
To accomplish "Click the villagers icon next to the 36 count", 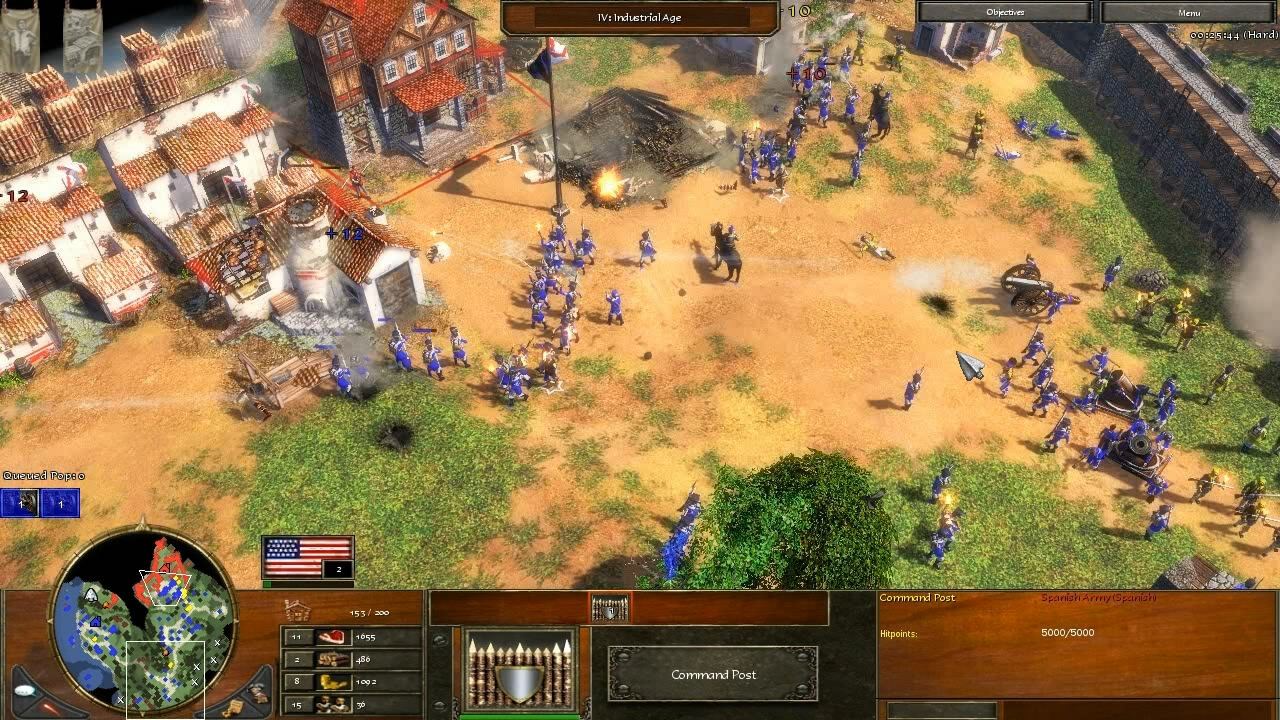I will tap(333, 705).
